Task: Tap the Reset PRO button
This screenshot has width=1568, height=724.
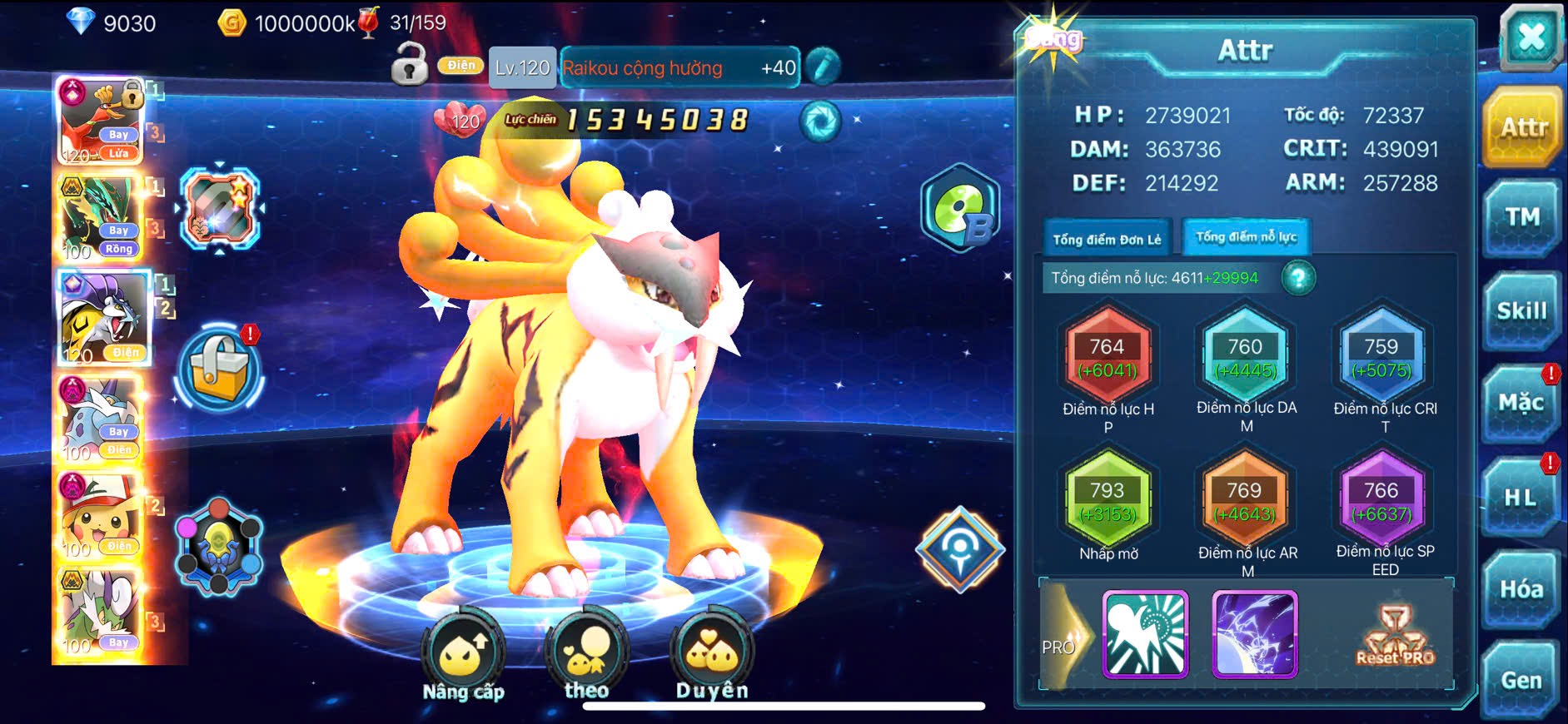Action: (1395, 637)
